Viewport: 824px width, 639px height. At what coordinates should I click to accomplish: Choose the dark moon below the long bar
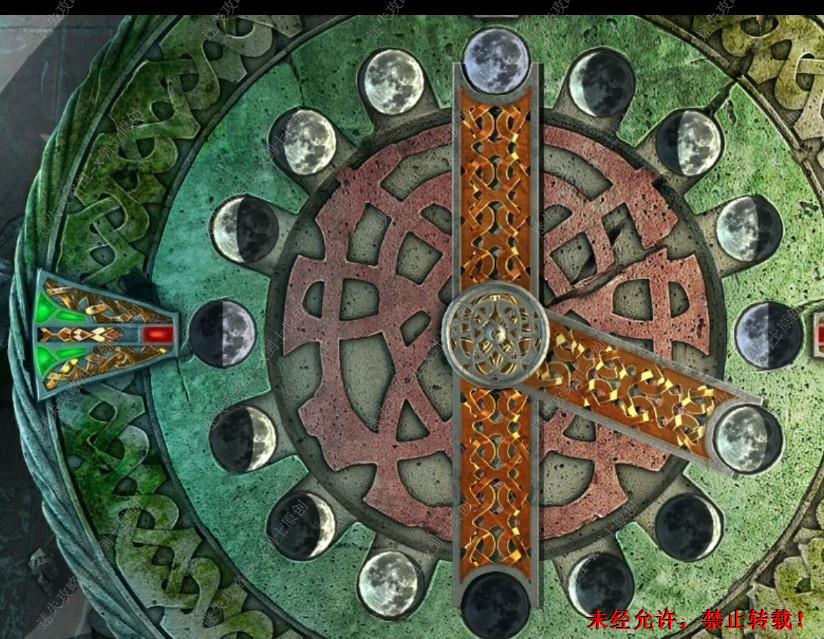pos(497,604)
